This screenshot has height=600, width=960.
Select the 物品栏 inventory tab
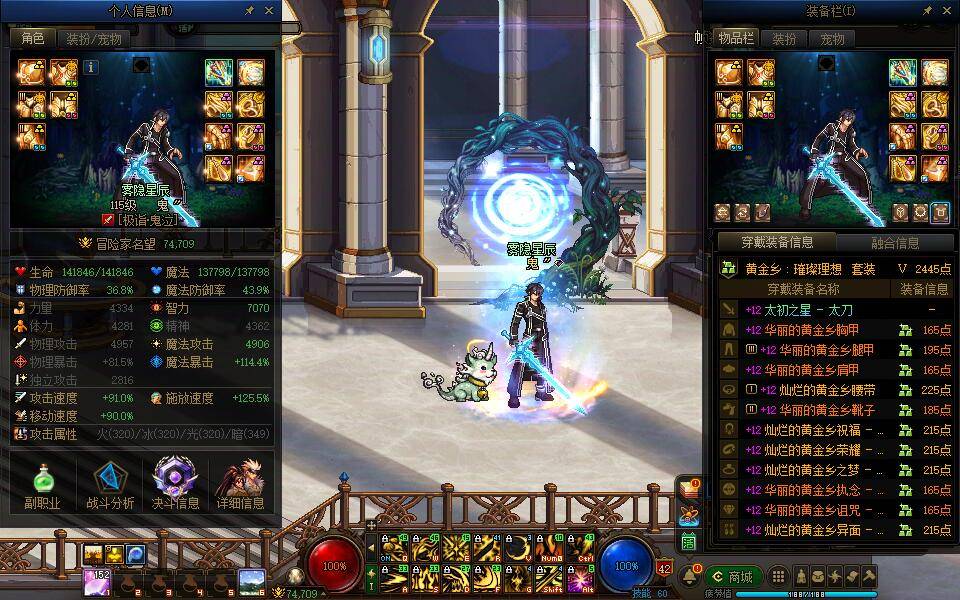click(x=735, y=39)
